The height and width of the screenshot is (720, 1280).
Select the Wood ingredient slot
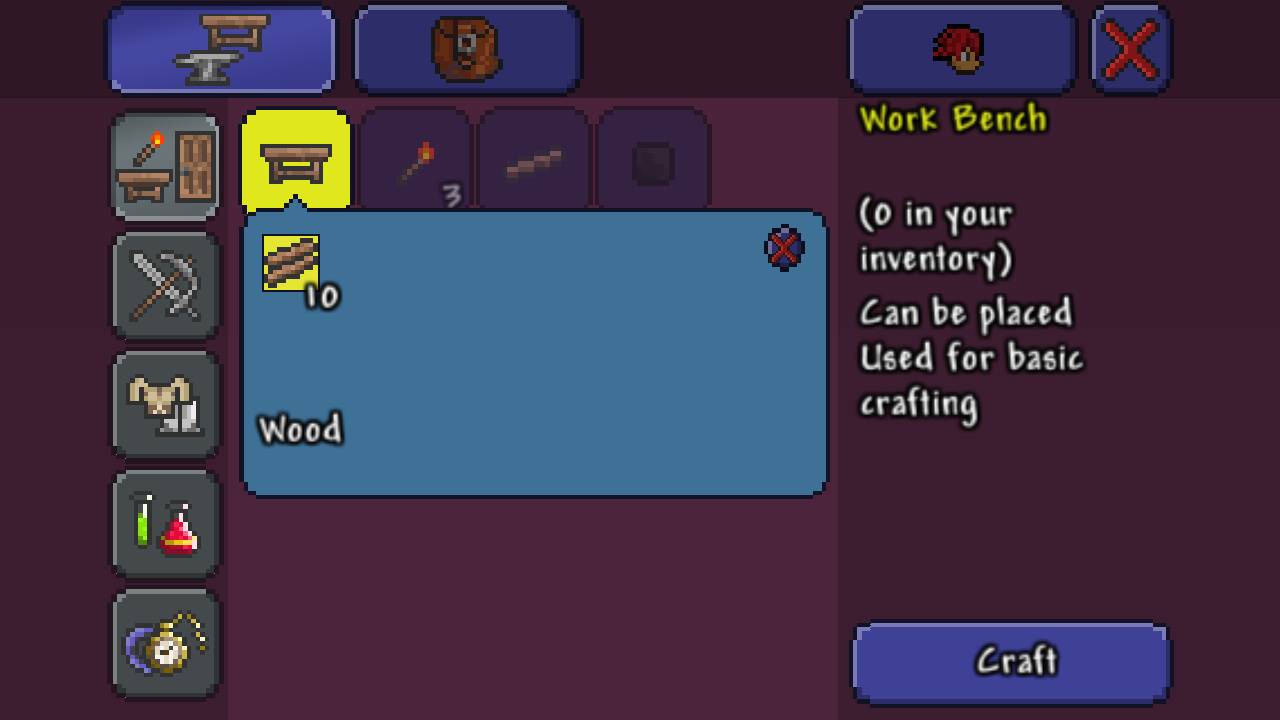[291, 263]
